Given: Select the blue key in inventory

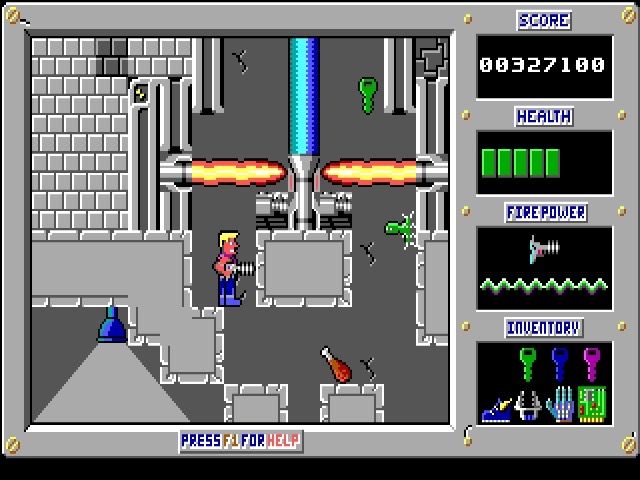Looking at the screenshot, I should [x=561, y=361].
